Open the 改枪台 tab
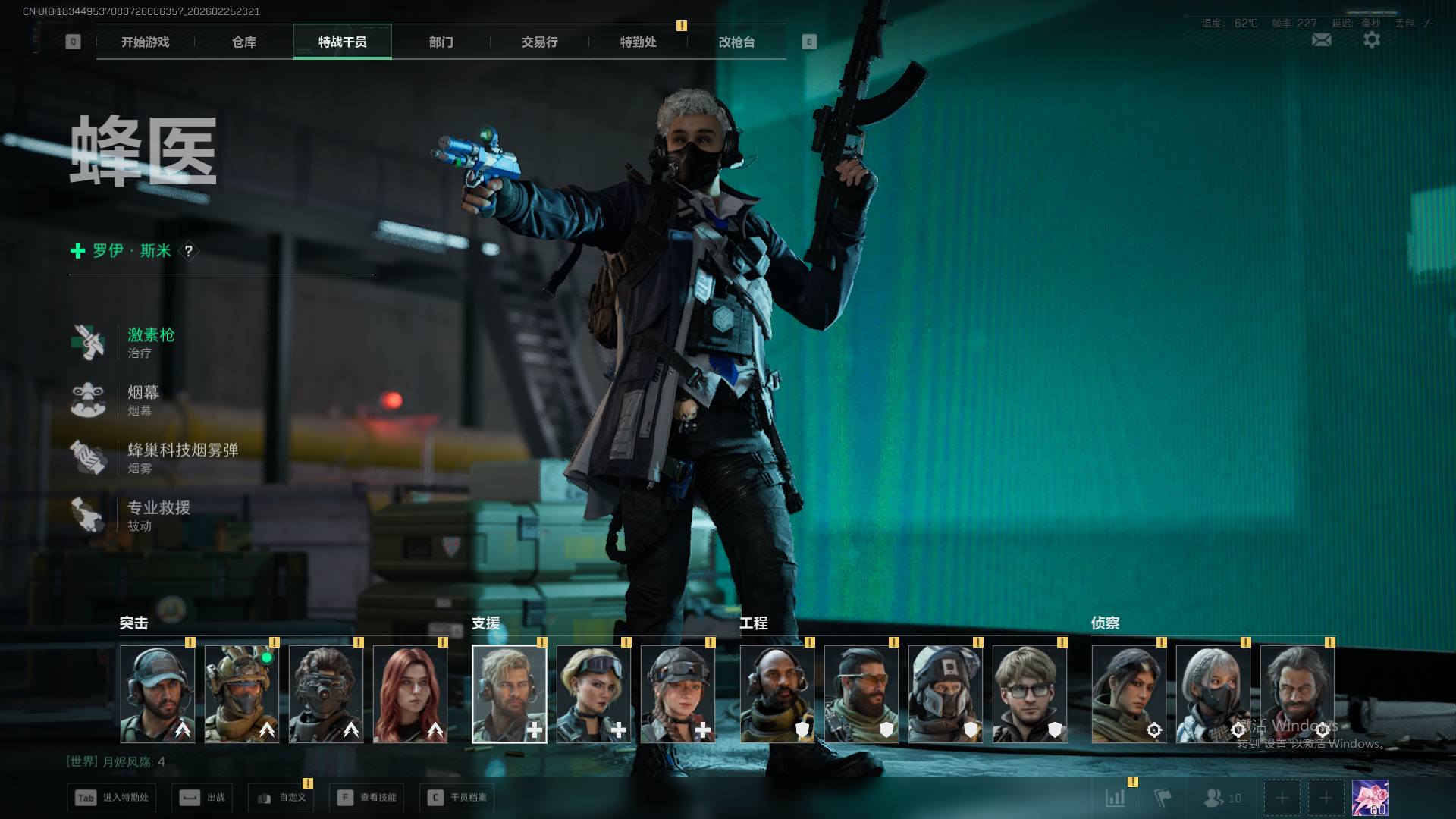 pos(736,42)
